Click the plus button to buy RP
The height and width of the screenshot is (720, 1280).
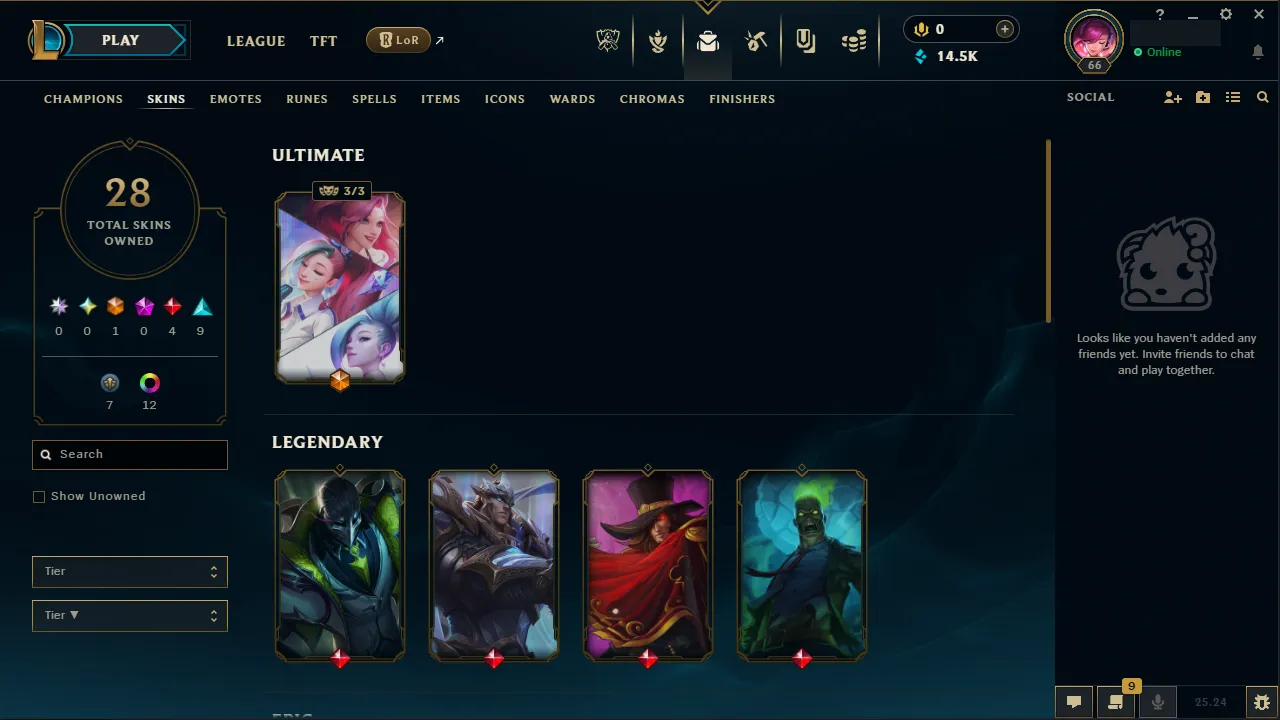pos(1004,29)
